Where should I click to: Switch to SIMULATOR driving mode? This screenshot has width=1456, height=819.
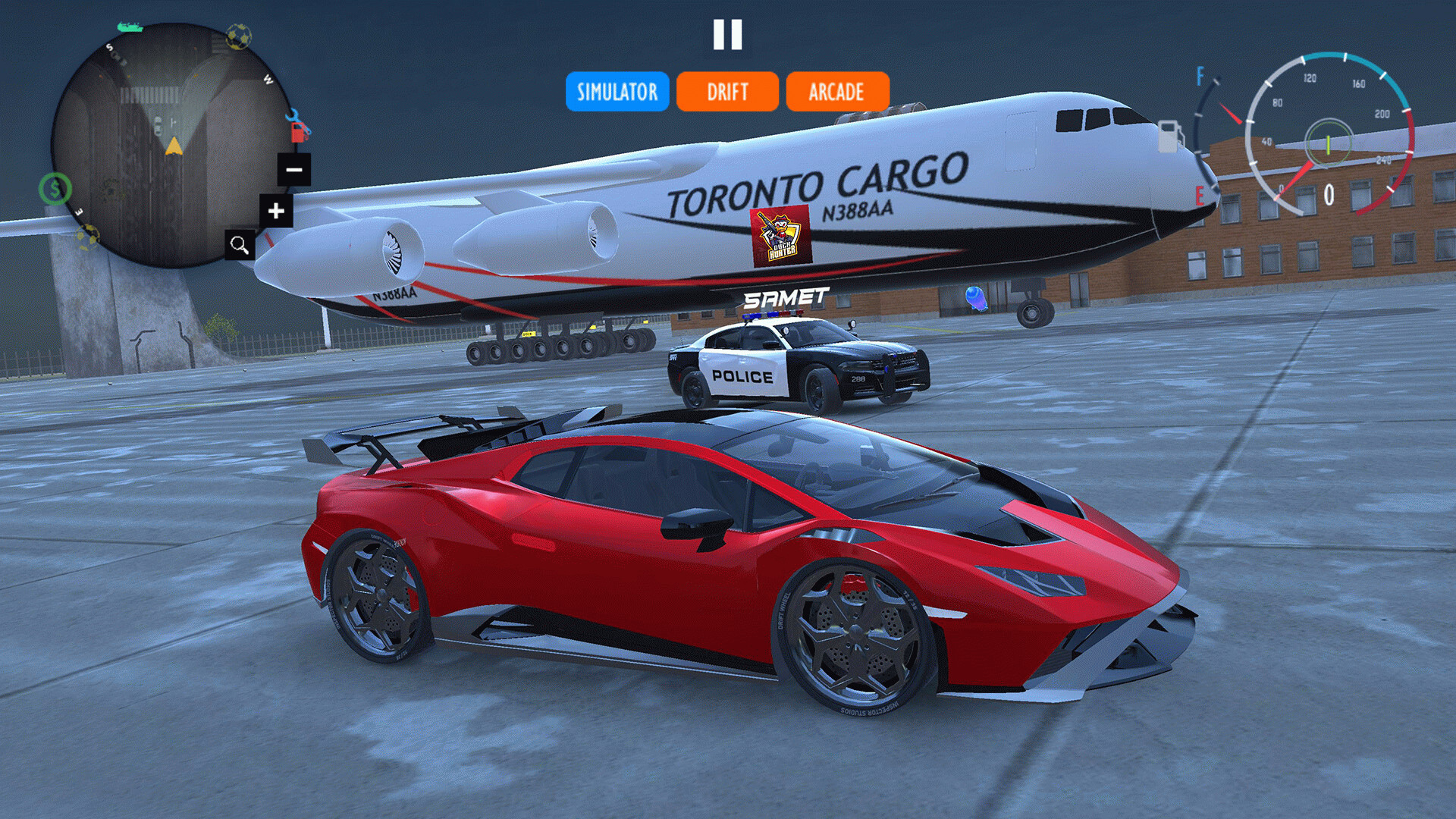pos(617,92)
